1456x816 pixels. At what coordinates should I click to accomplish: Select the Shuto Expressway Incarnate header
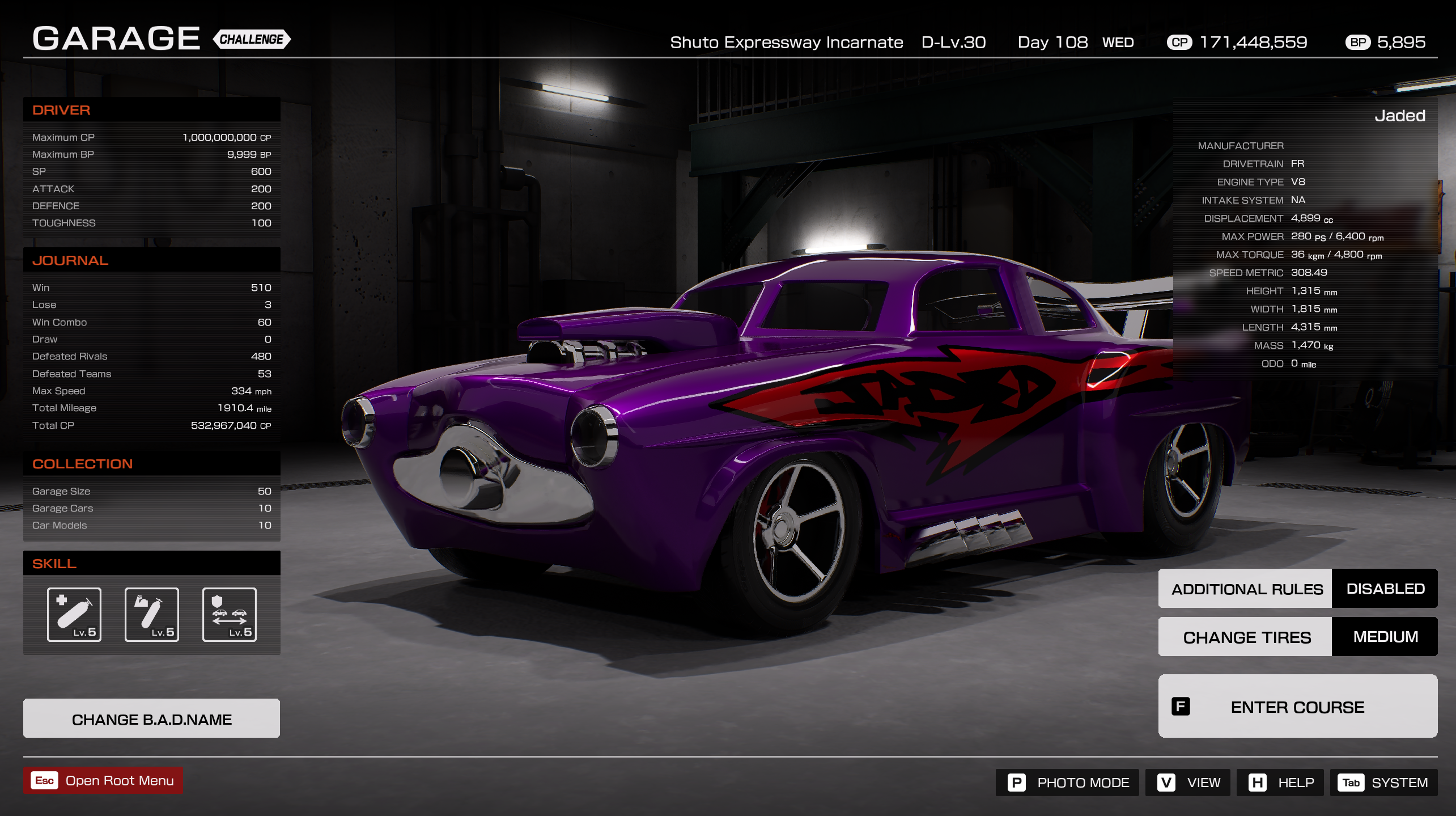tap(787, 42)
